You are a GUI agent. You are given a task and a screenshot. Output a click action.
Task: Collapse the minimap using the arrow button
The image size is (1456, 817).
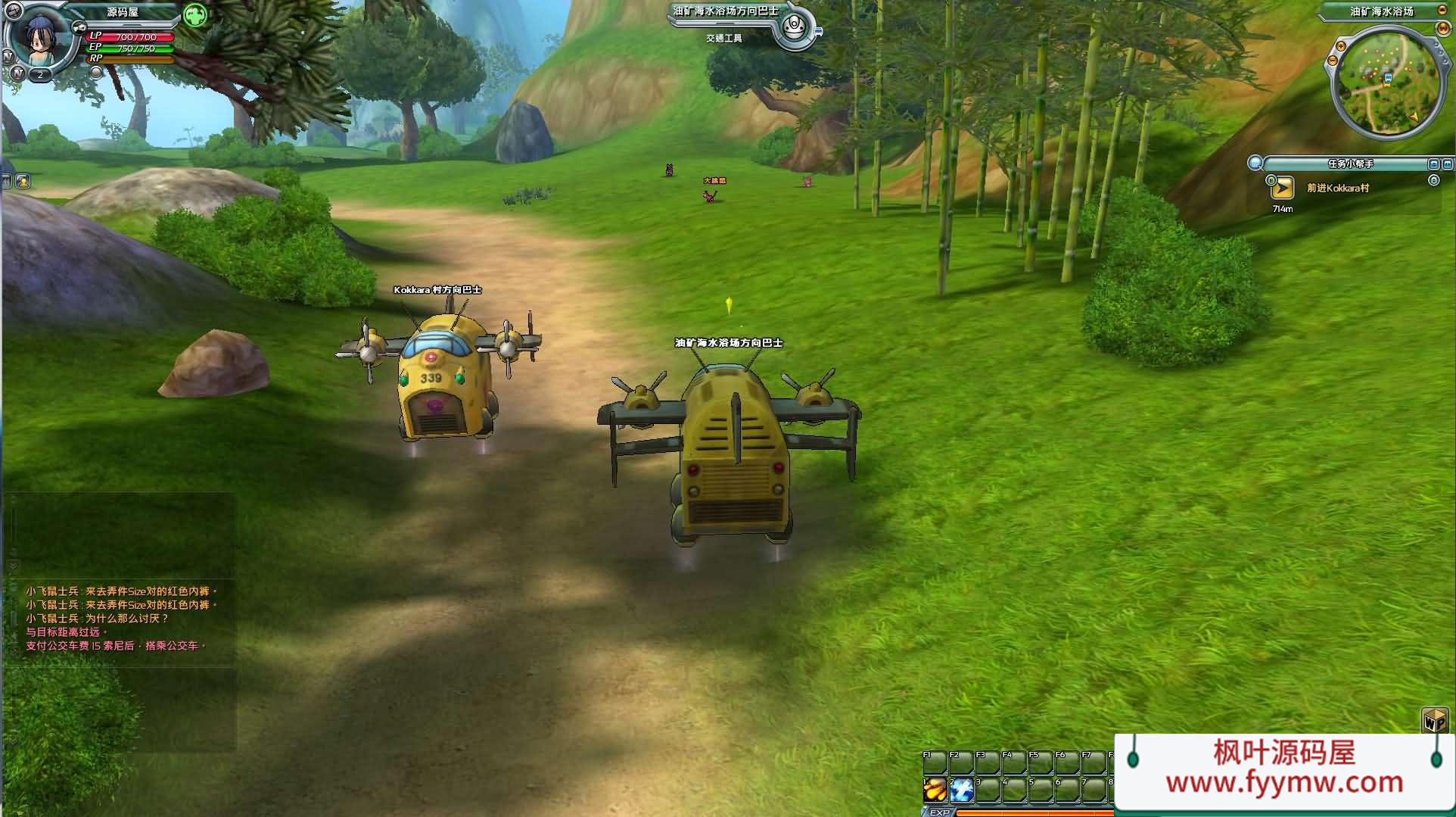pos(1442,11)
